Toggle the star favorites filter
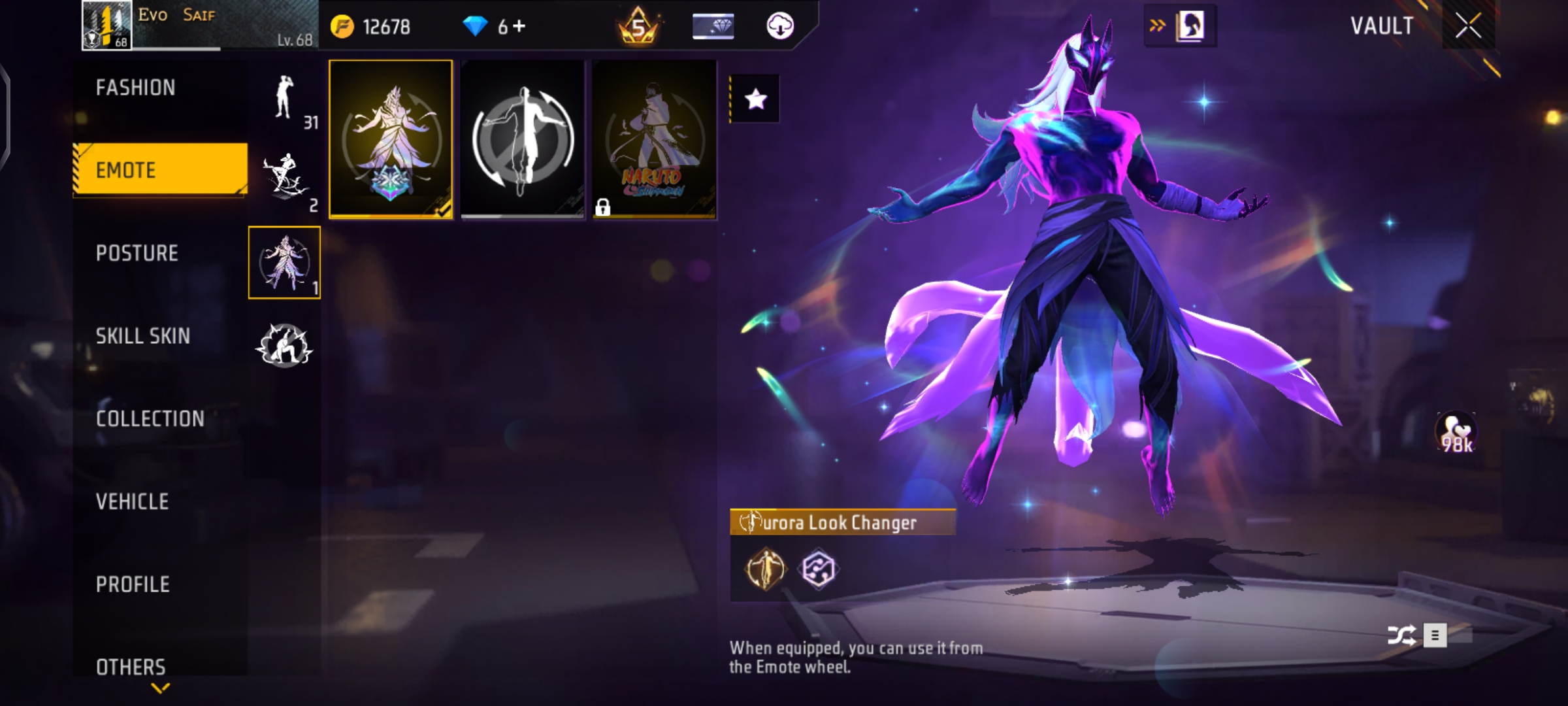This screenshot has height=706, width=1568. 755,99
